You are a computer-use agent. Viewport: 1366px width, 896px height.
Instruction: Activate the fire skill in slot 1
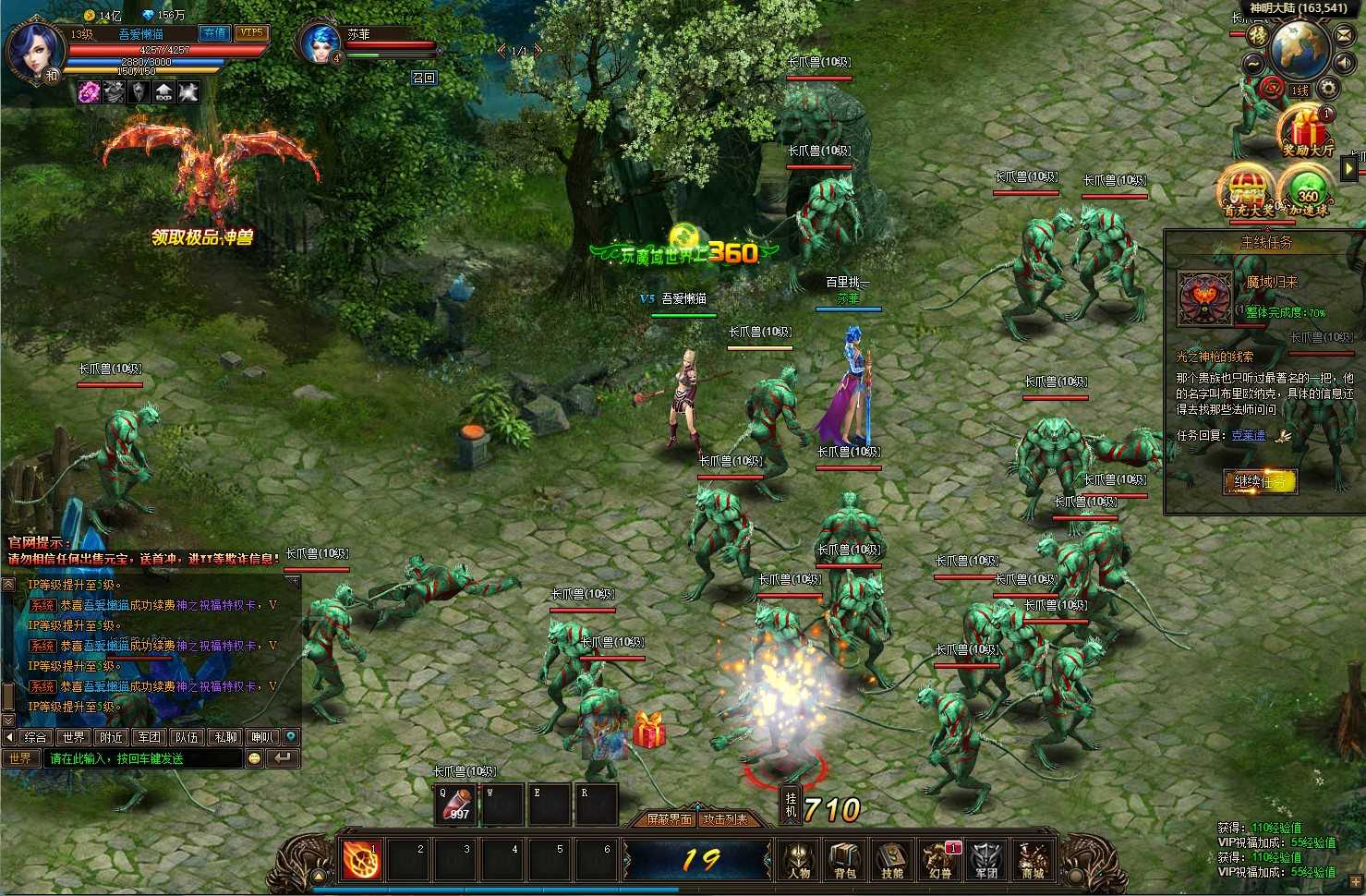[362, 860]
